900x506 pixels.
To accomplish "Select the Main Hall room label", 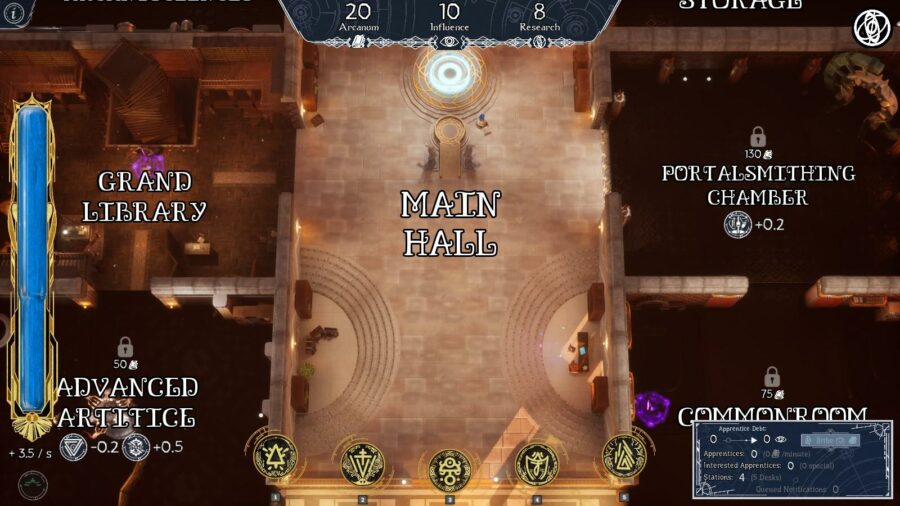I will [x=449, y=222].
